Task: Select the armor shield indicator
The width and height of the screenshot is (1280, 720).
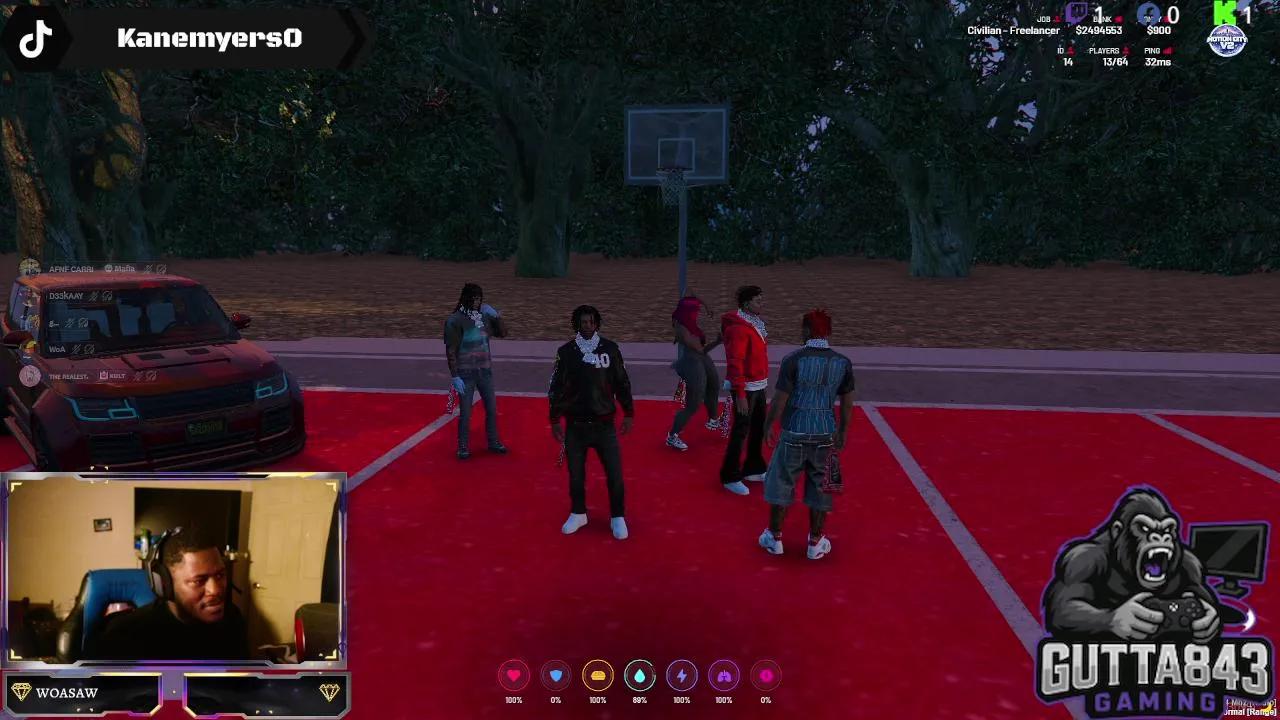Action: [556, 676]
